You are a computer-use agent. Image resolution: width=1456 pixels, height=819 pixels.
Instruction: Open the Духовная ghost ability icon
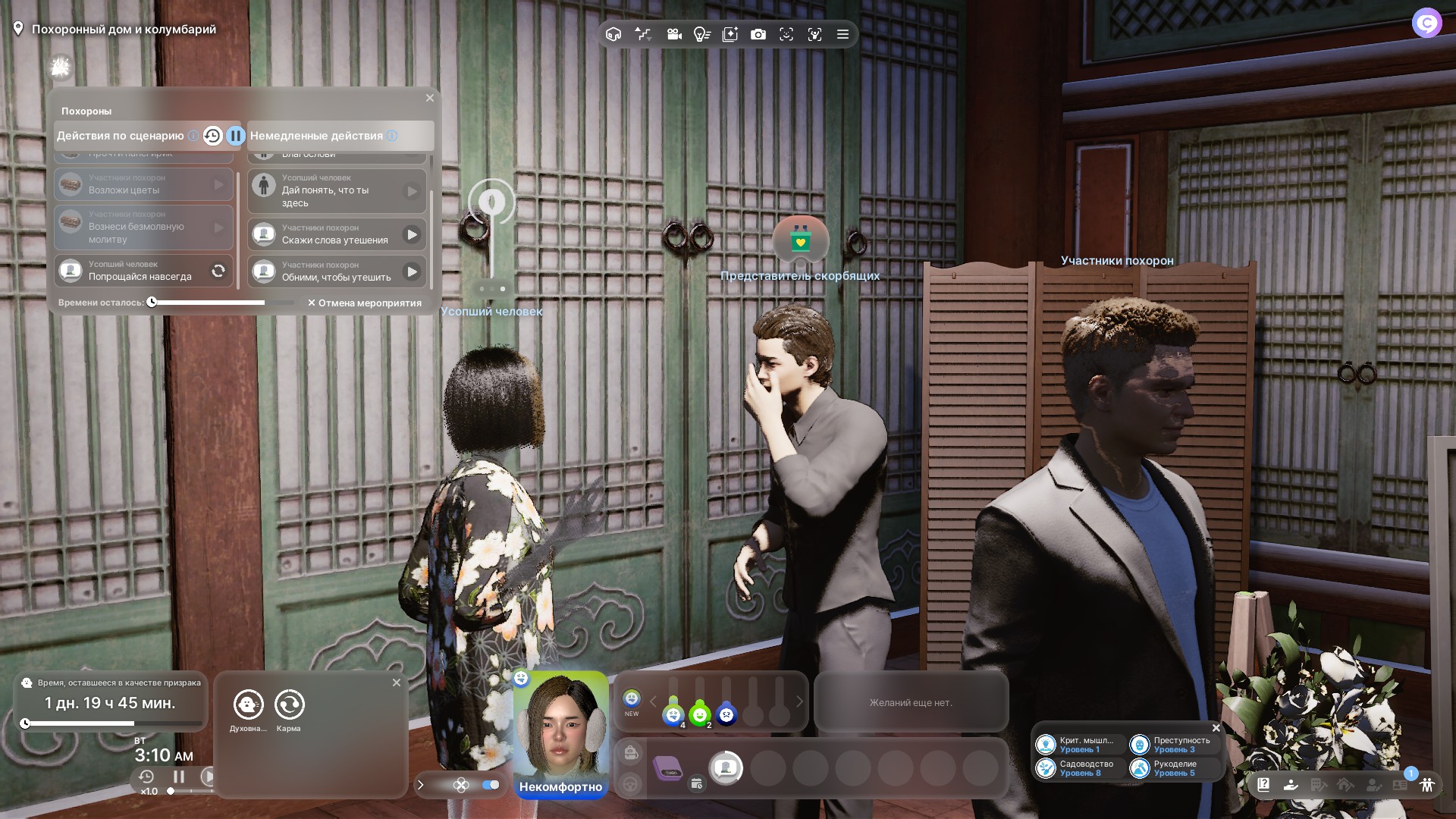click(248, 704)
